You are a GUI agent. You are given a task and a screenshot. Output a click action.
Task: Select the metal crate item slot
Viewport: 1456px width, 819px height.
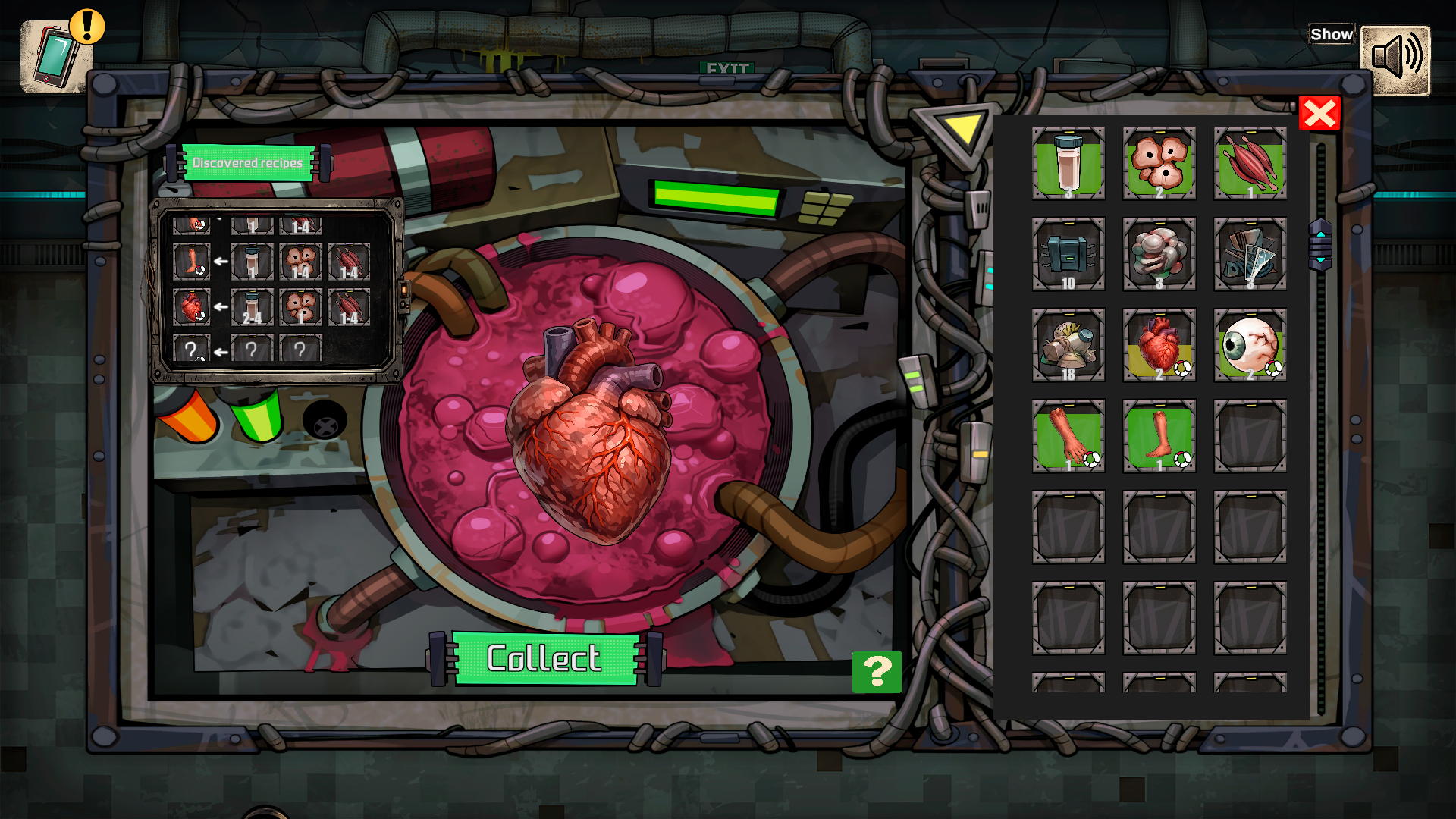1068,254
